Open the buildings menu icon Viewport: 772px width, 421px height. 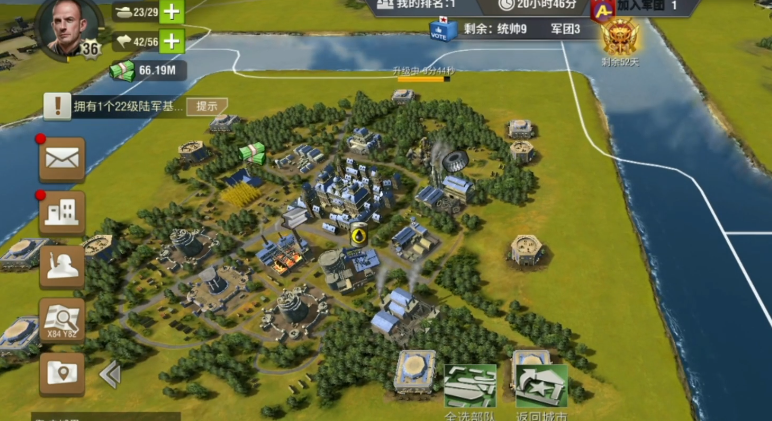tap(62, 211)
